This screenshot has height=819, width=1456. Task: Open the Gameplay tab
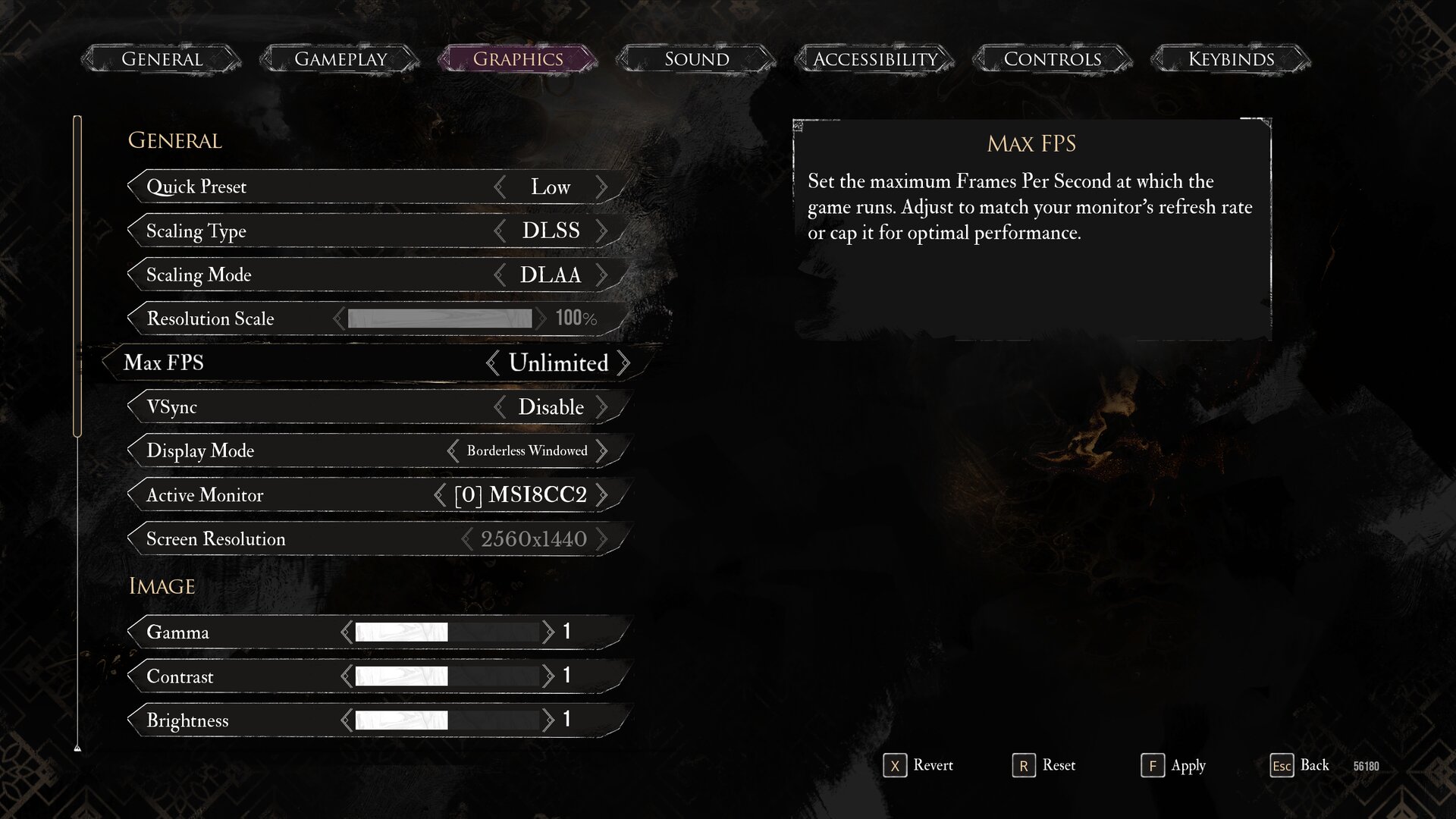pyautogui.click(x=340, y=59)
